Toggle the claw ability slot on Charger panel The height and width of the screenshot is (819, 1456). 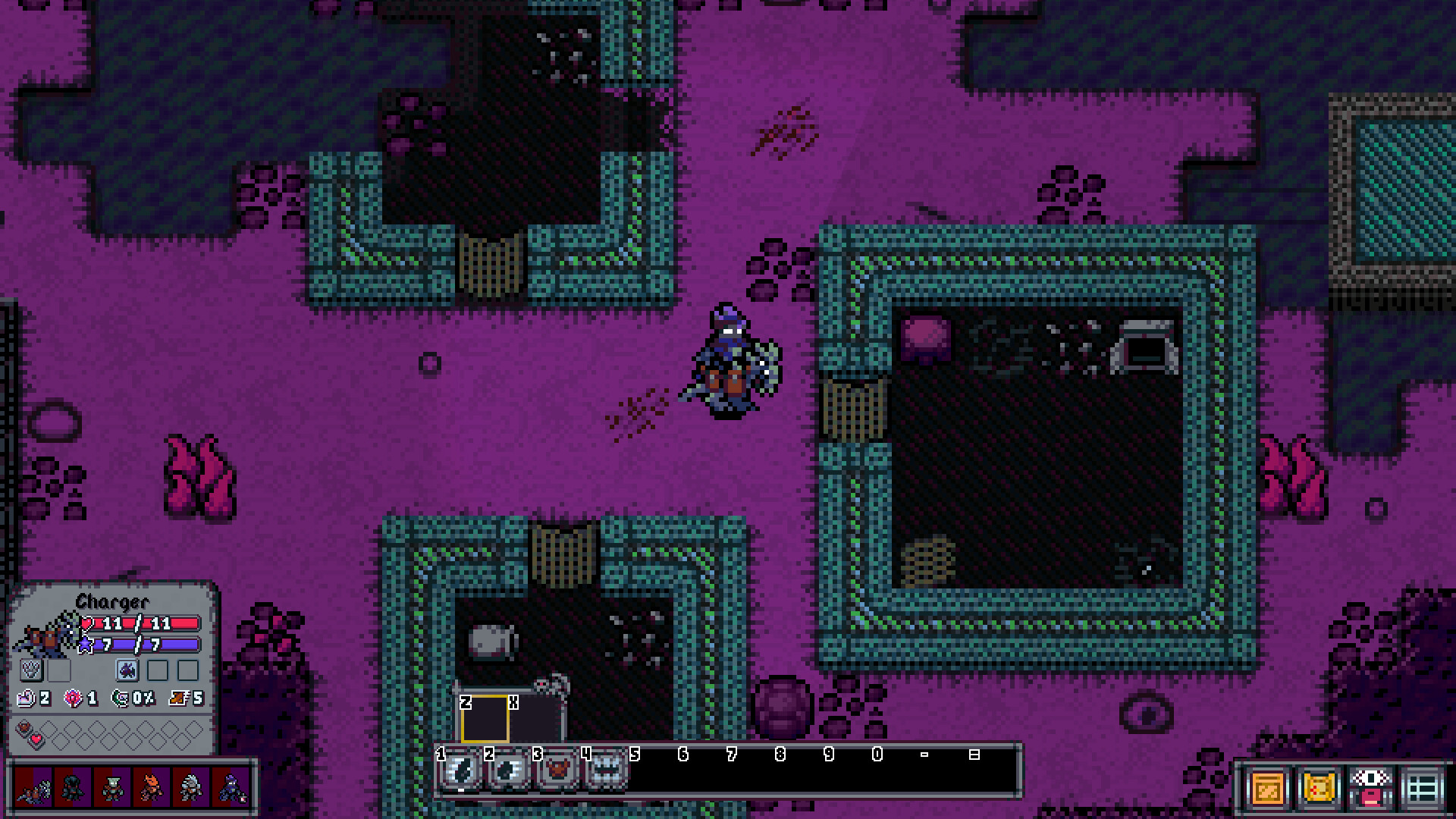32,670
